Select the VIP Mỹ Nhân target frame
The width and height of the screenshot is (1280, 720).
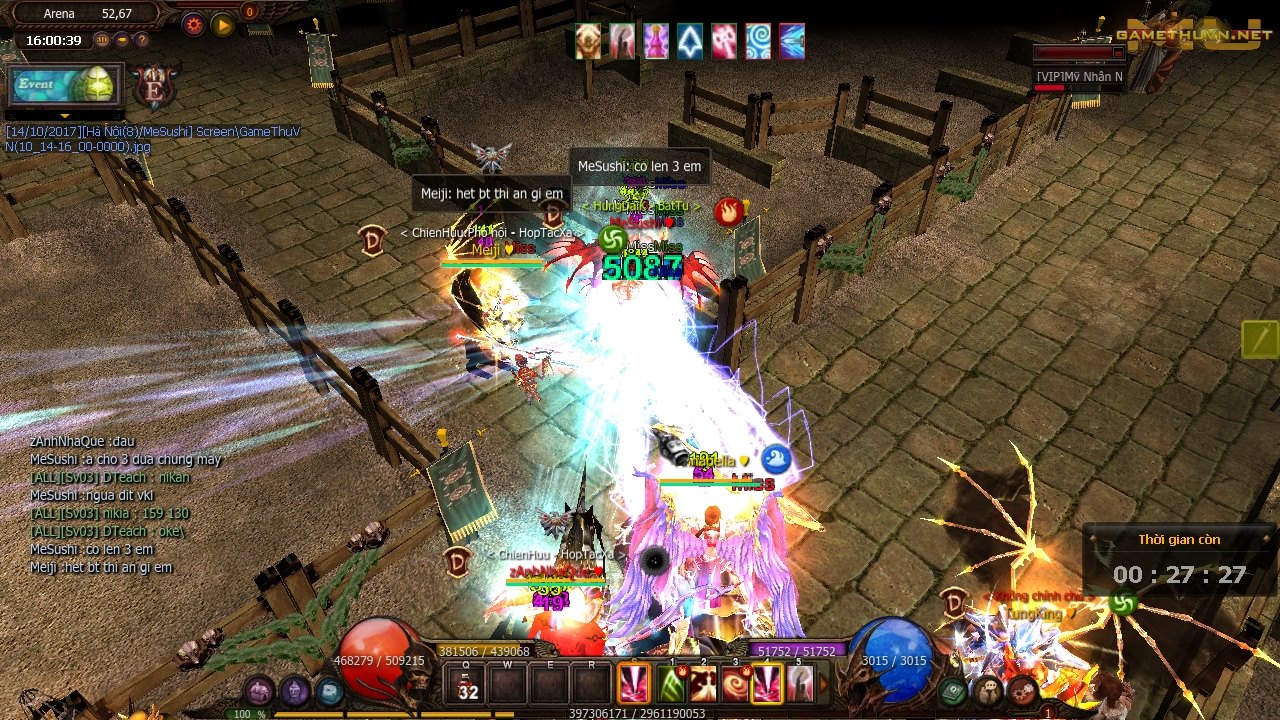(1078, 76)
